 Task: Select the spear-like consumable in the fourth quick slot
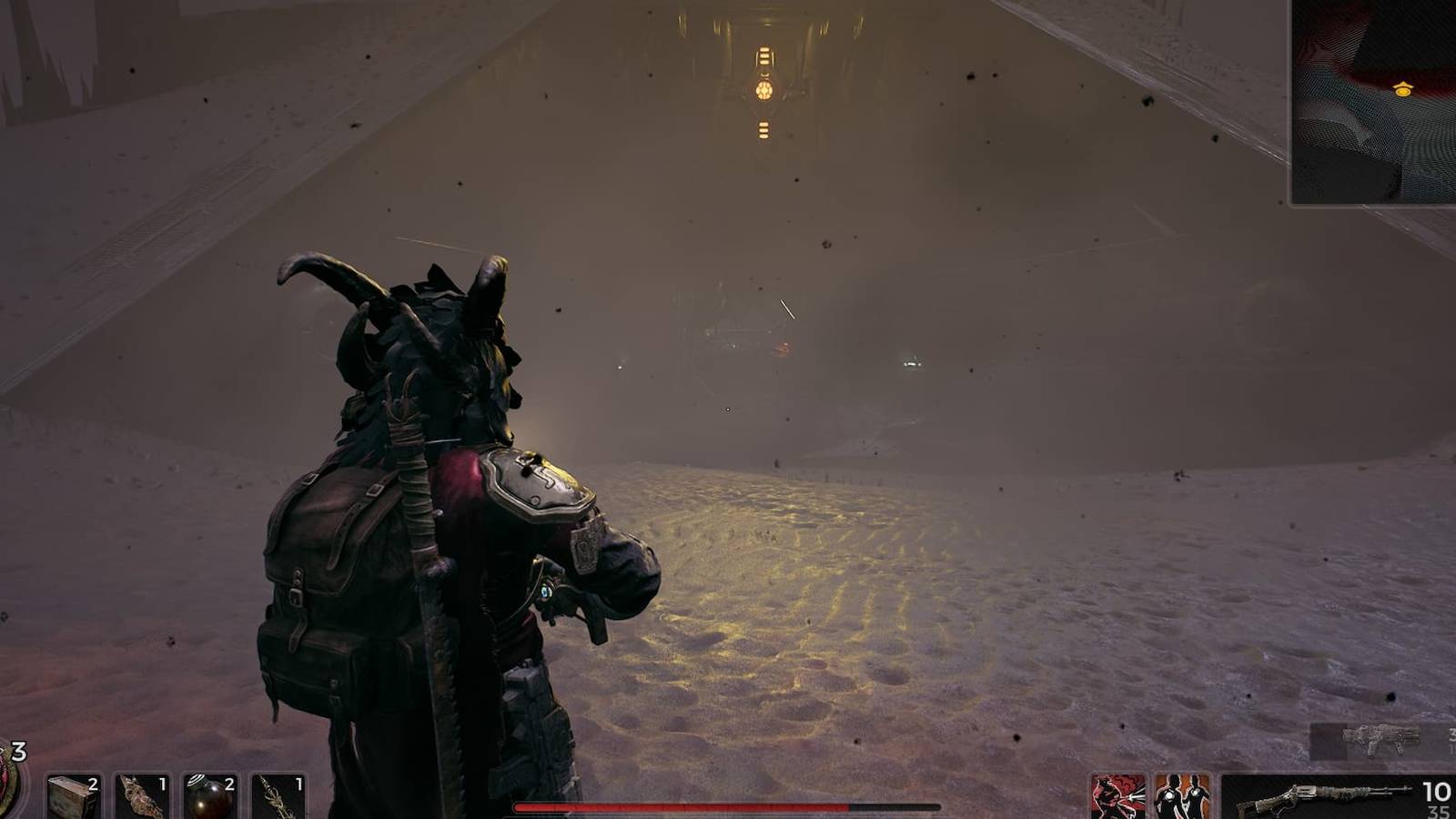278,799
